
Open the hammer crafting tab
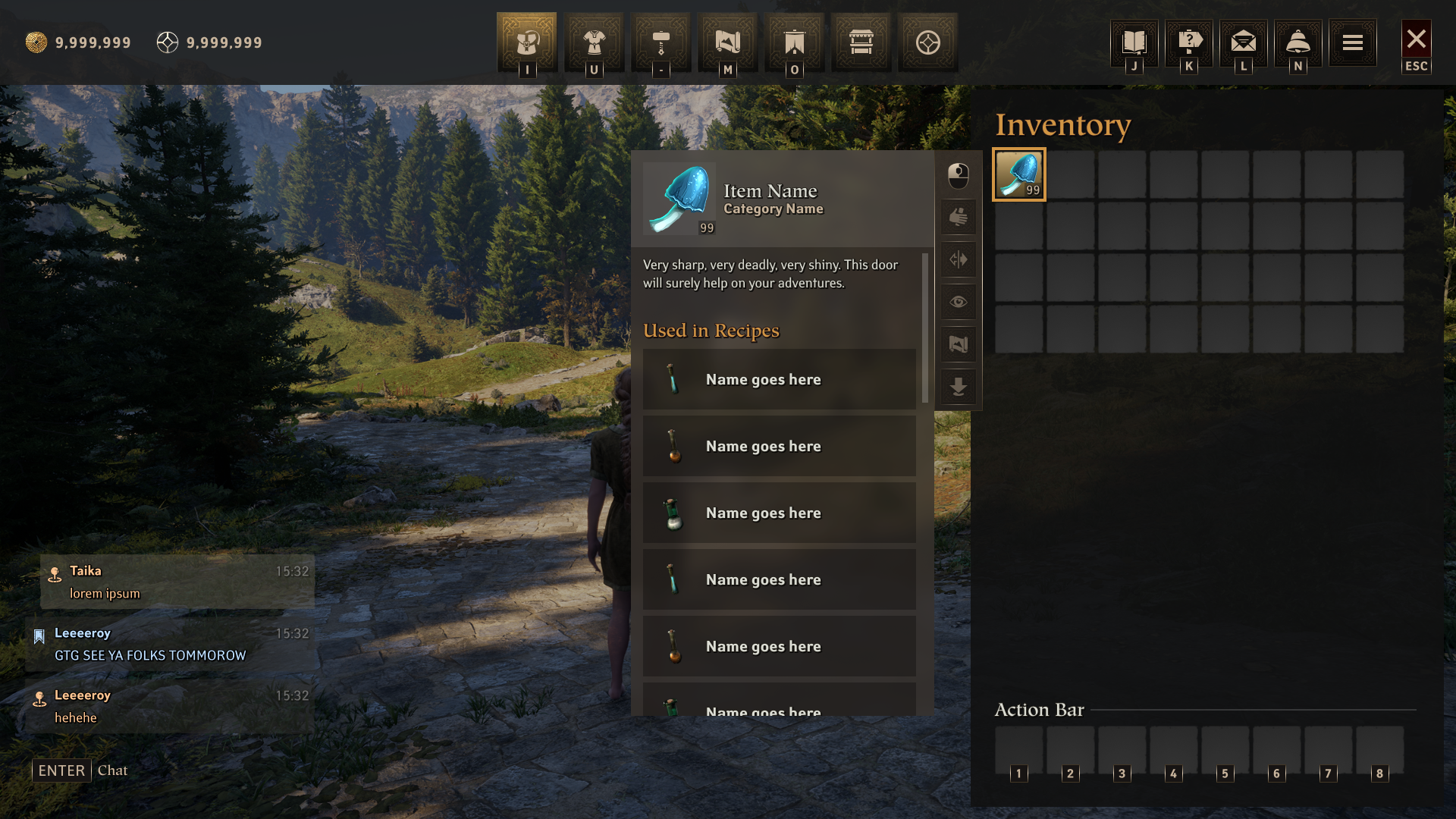(x=661, y=42)
